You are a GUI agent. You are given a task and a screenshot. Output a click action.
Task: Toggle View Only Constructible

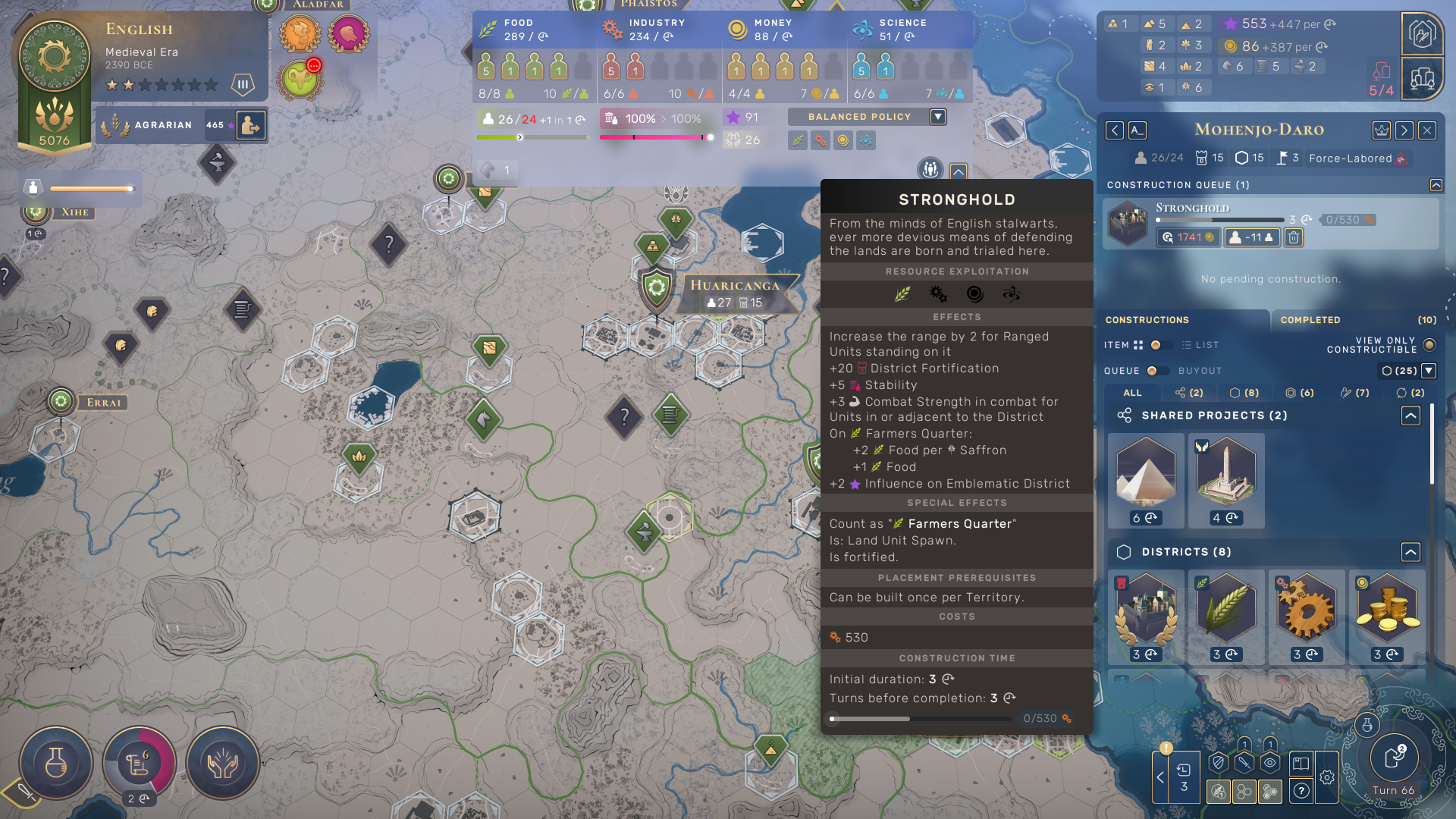click(x=1429, y=345)
